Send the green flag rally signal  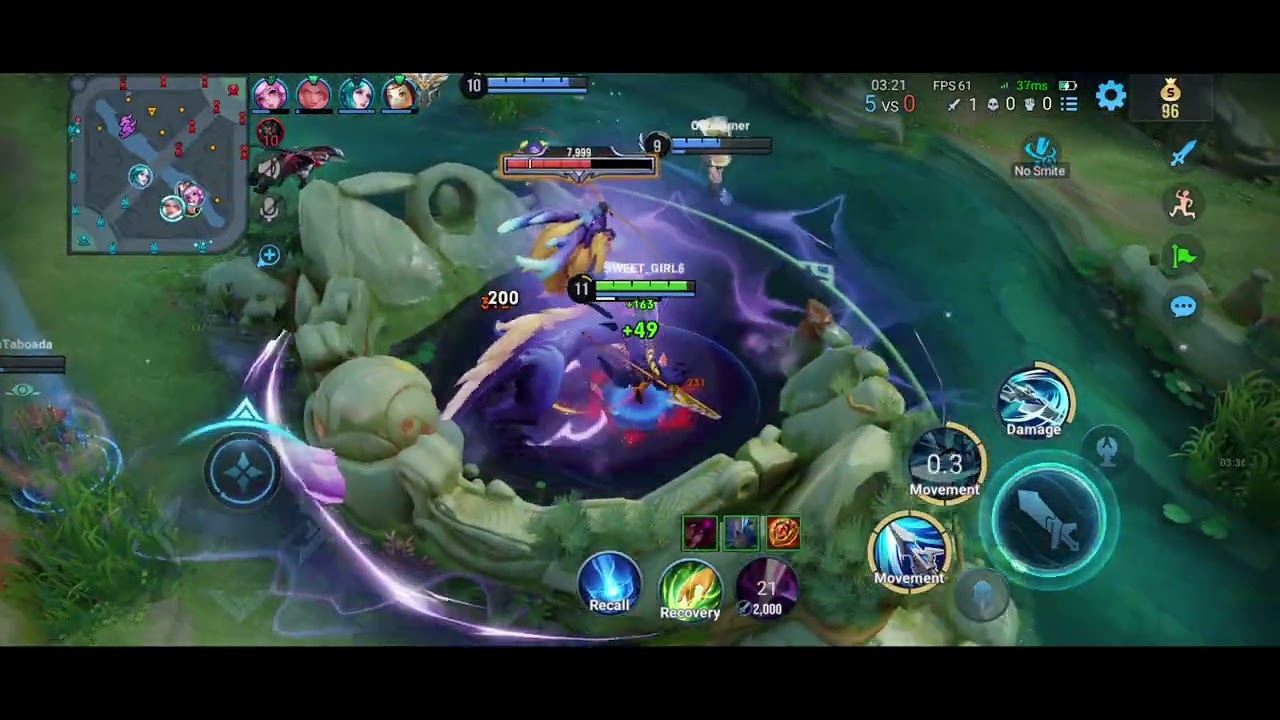click(1183, 256)
